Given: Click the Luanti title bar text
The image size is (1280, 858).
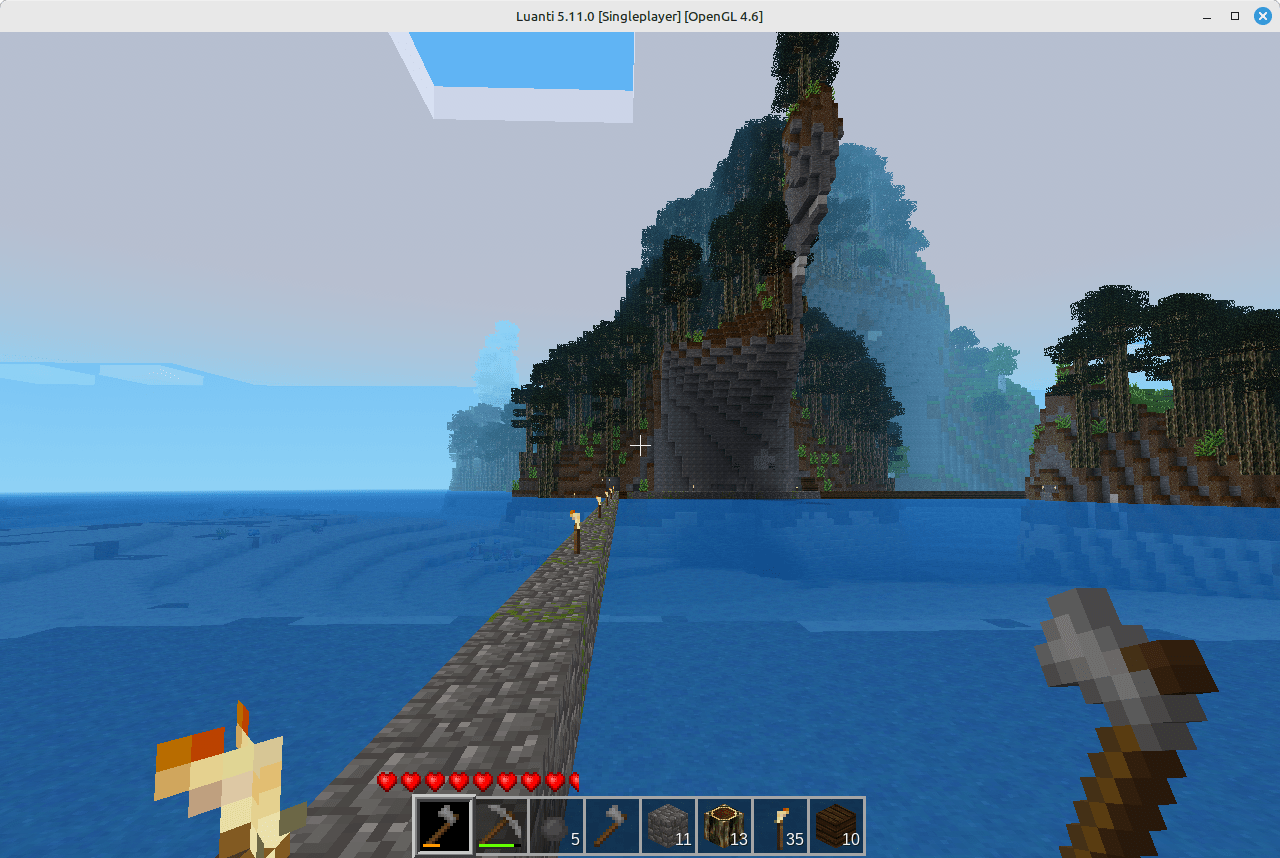Looking at the screenshot, I should point(638,16).
